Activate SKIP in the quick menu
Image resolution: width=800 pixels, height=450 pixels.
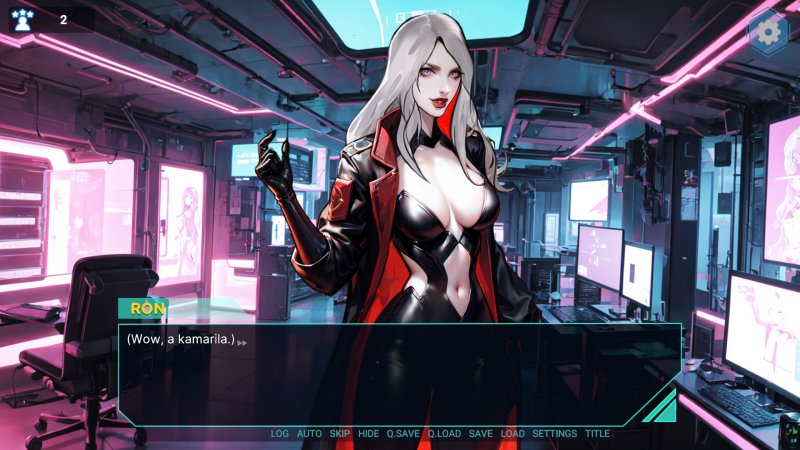(x=340, y=434)
